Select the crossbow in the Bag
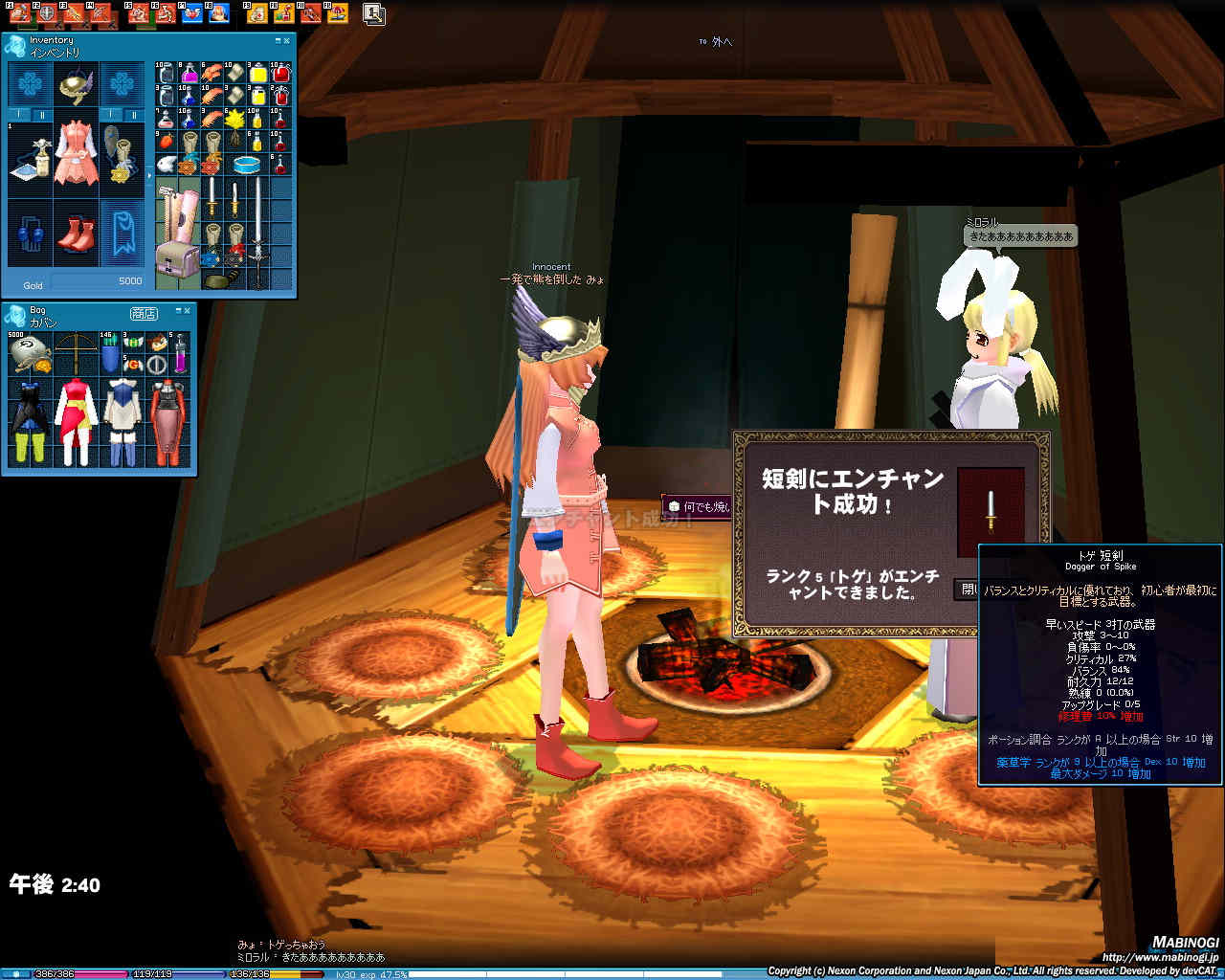The width and height of the screenshot is (1225, 980). point(76,353)
